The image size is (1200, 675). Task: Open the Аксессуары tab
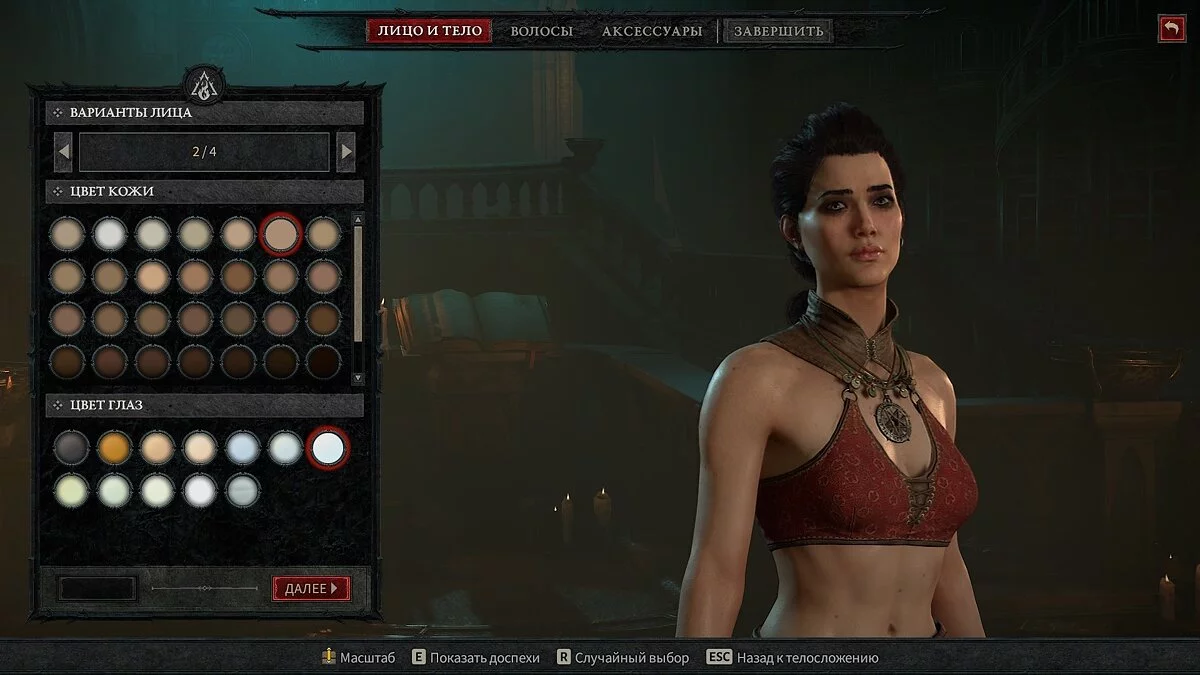click(x=652, y=31)
